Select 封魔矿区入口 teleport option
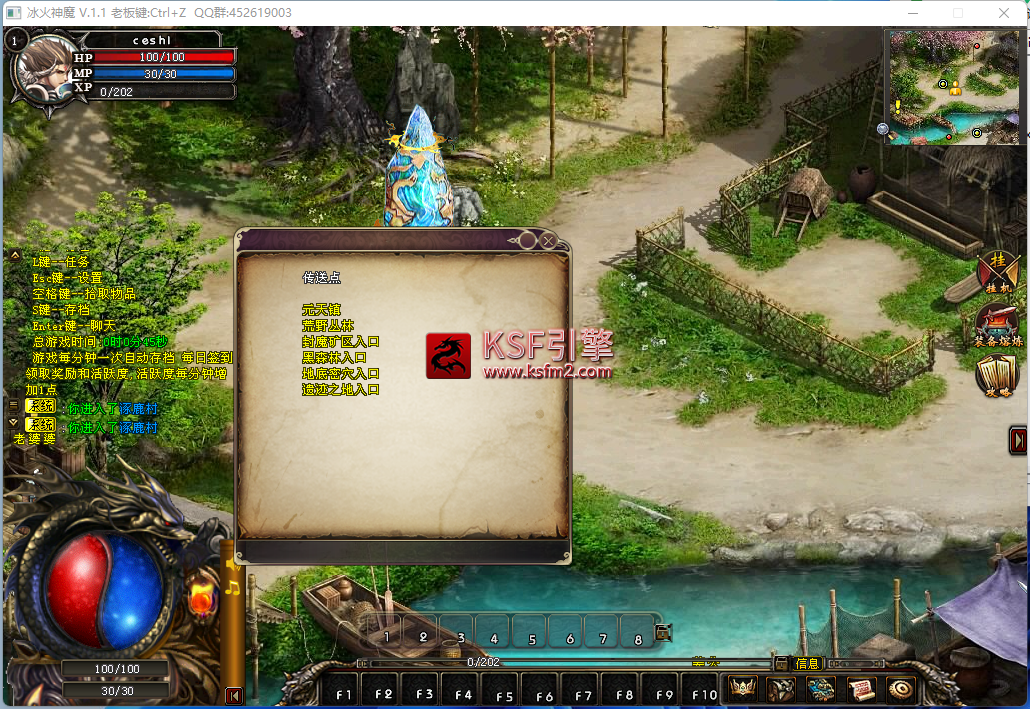 pos(341,341)
